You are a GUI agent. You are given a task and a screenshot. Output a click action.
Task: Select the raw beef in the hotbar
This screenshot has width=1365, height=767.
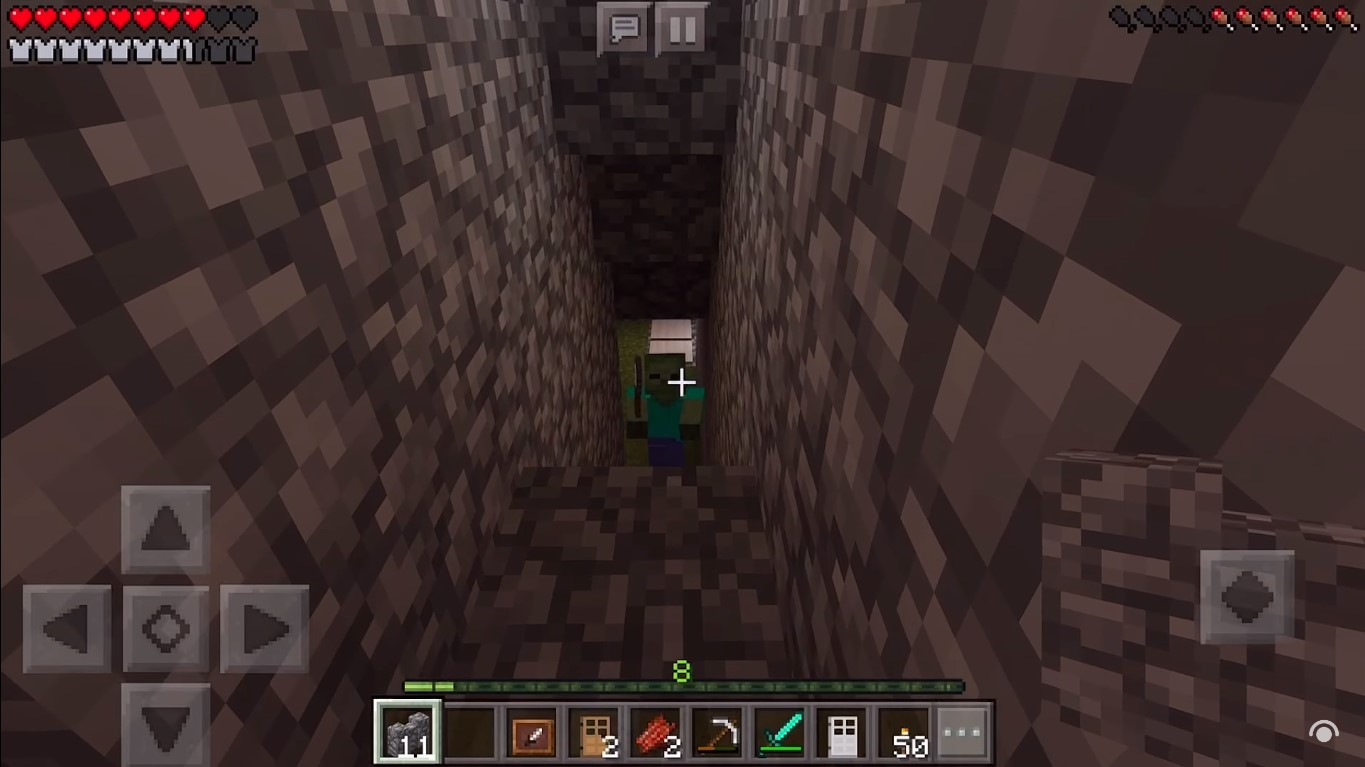point(657,731)
